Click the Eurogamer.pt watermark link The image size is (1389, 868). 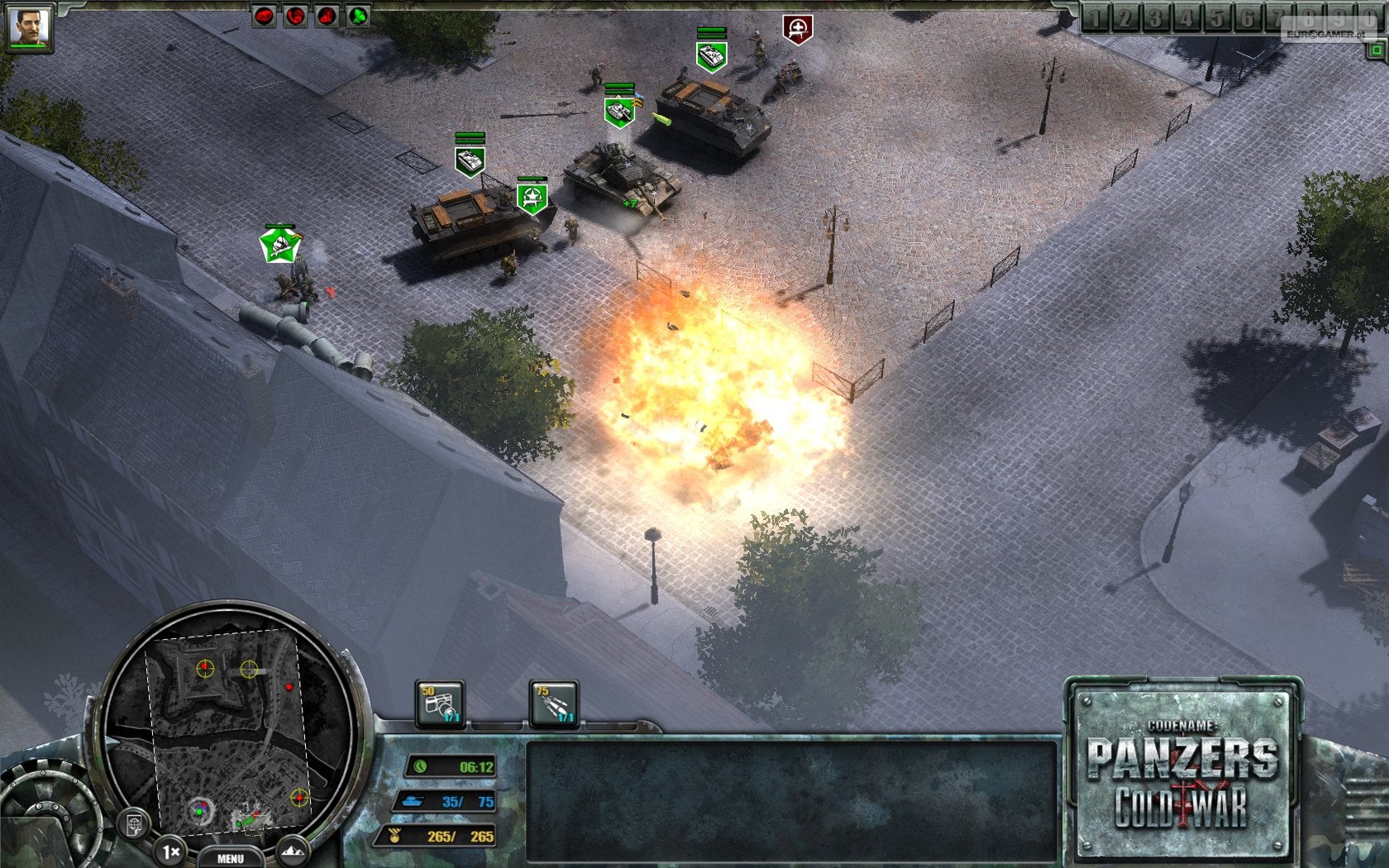point(1327,33)
